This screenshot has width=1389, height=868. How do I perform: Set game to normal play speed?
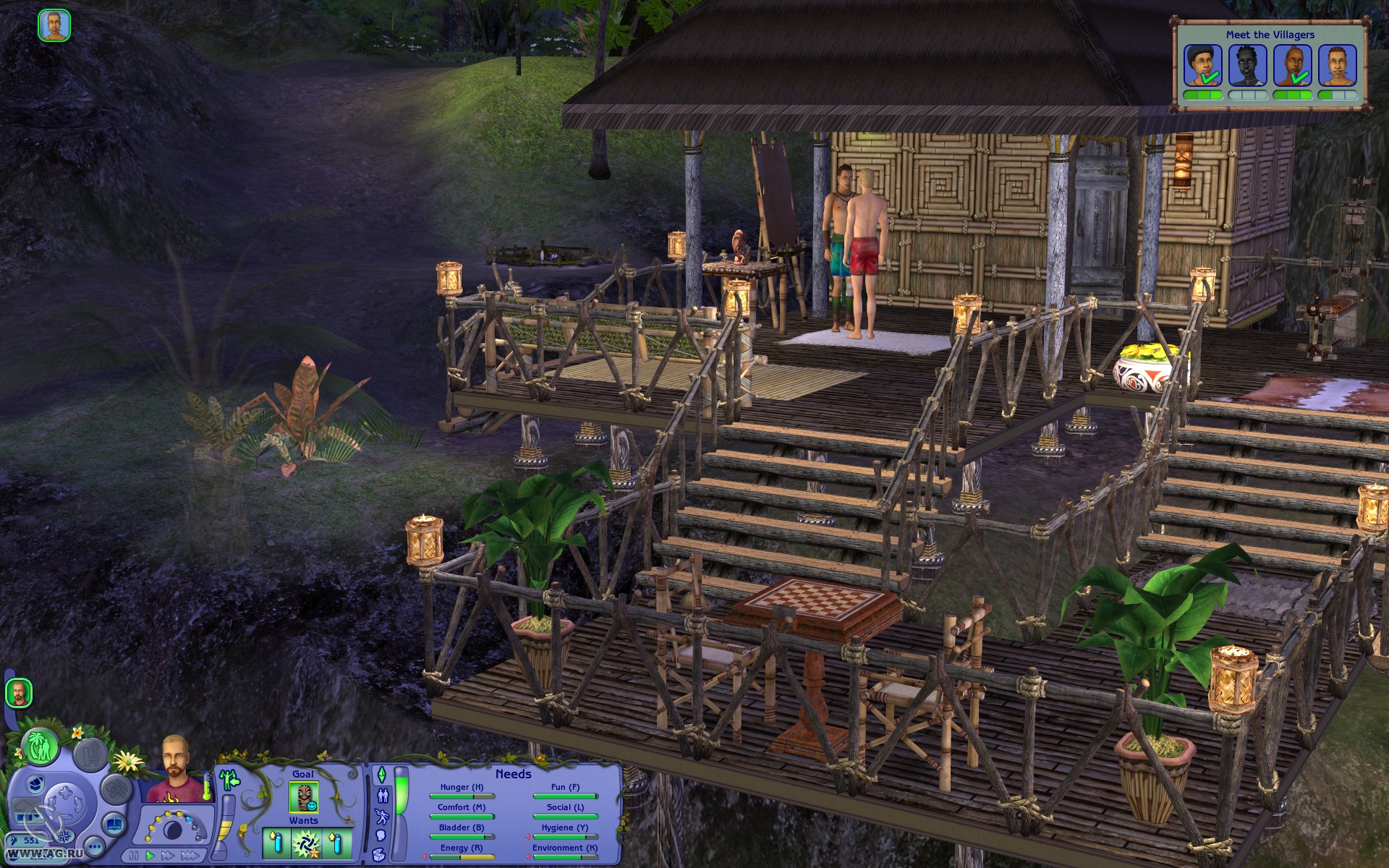click(150, 856)
